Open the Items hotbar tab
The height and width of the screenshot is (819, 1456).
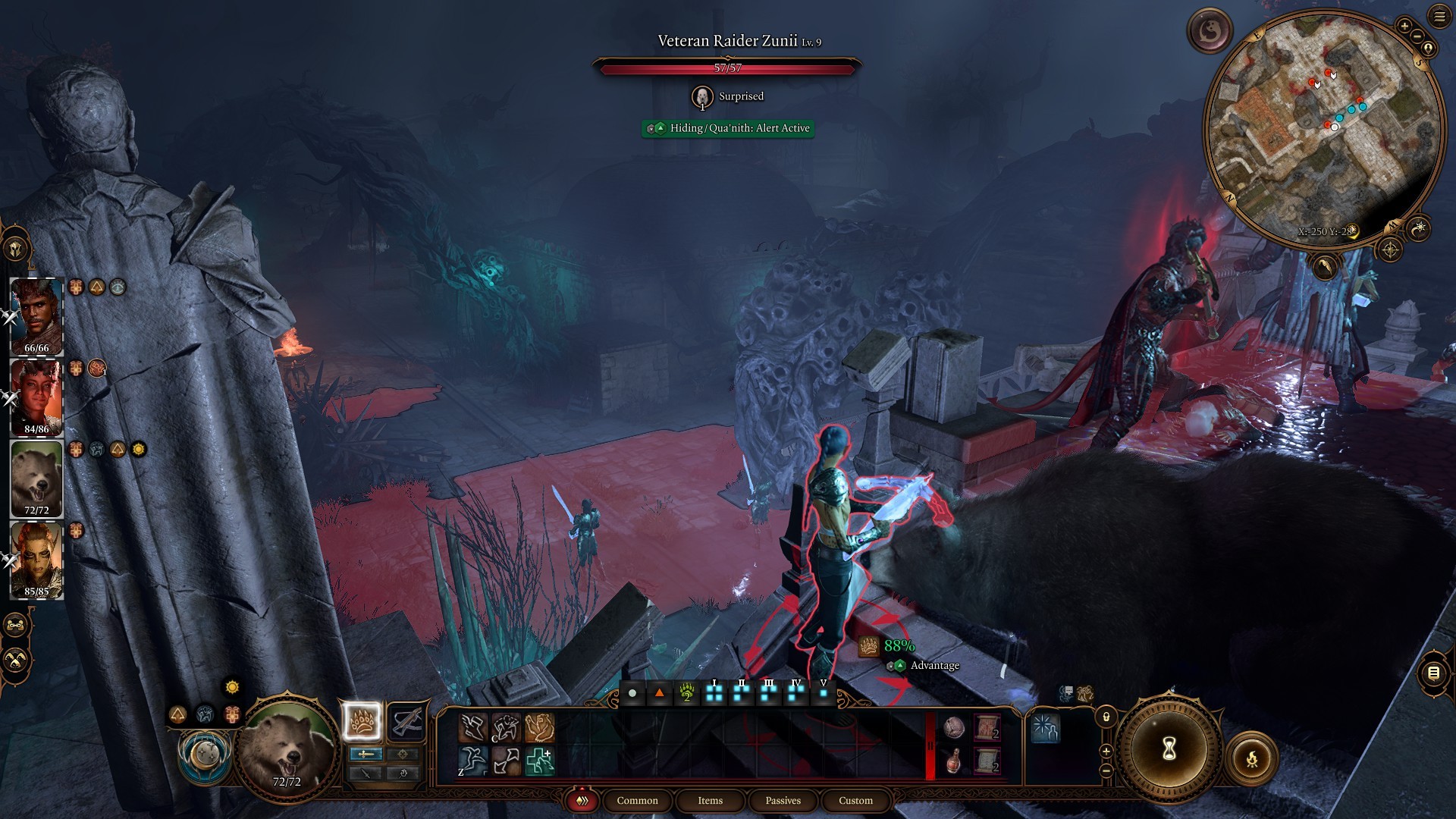coord(710,800)
